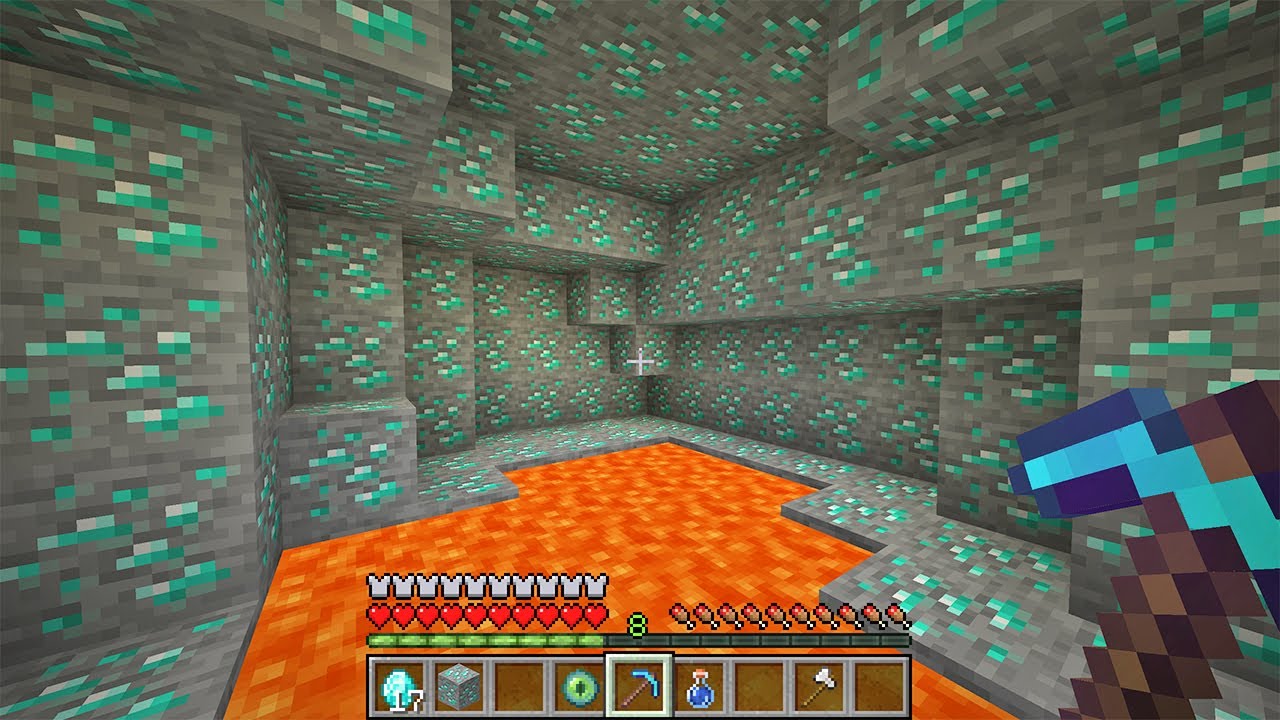Select the diamond ore block in the hotbar

coord(459,686)
